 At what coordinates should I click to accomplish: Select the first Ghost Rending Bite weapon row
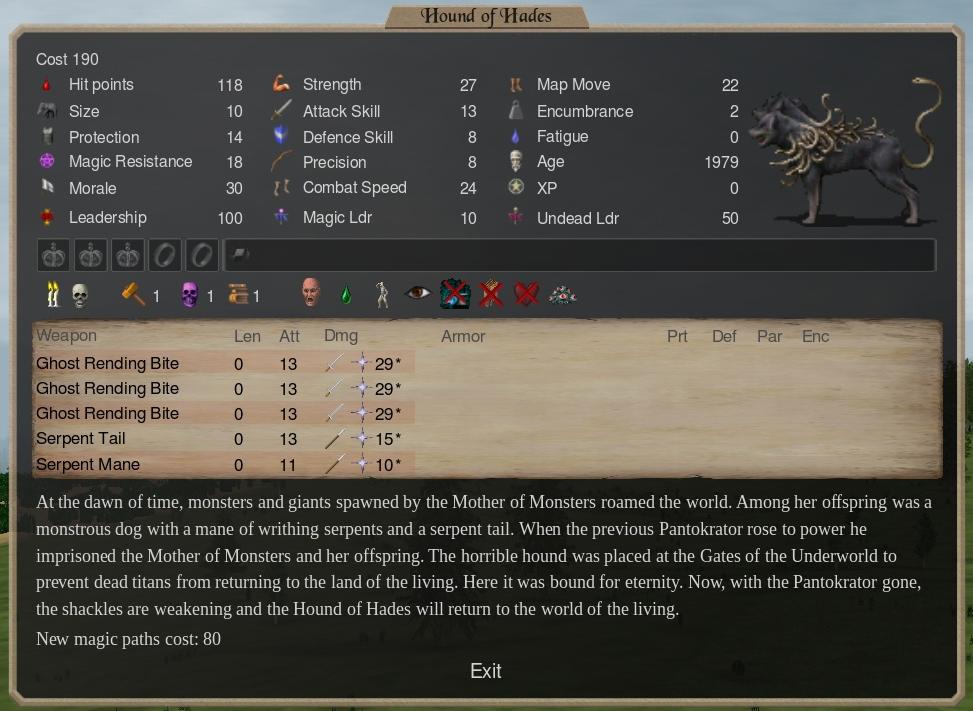click(x=108, y=364)
